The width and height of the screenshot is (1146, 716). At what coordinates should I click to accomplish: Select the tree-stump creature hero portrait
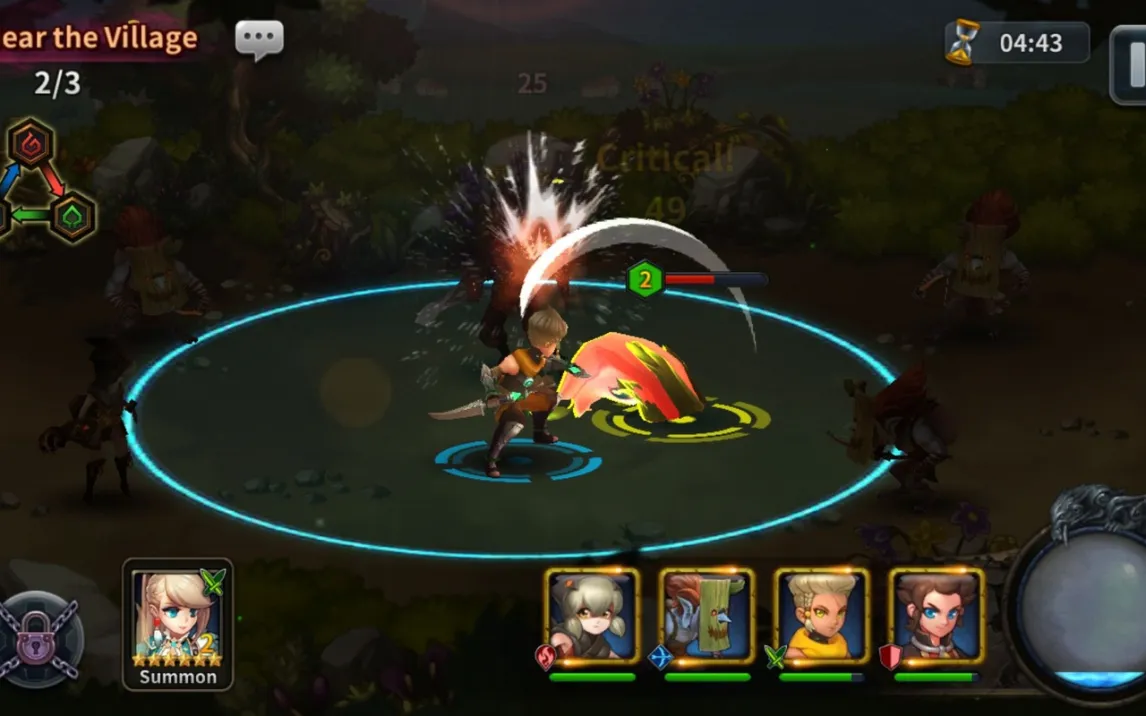706,615
